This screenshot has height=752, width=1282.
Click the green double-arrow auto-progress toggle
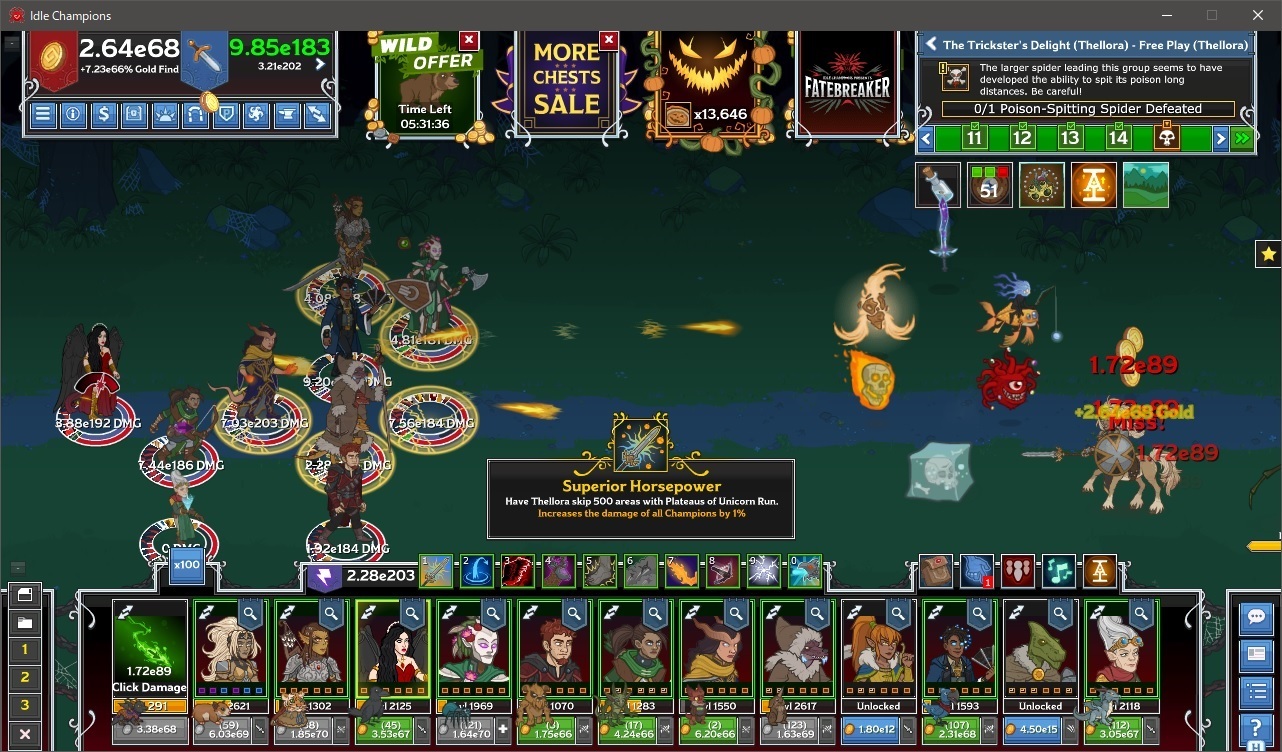click(1242, 138)
